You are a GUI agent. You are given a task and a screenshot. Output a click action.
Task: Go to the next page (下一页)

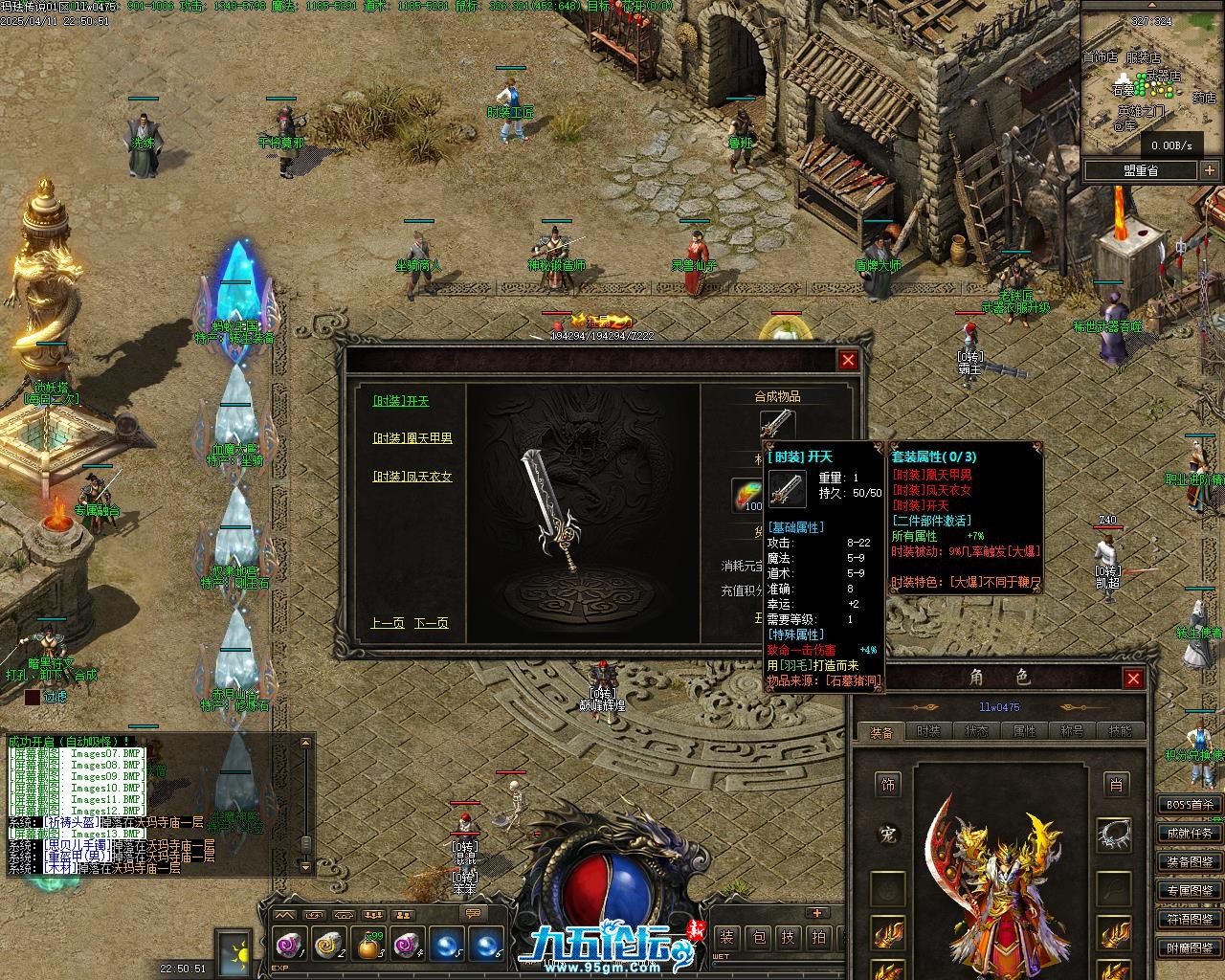click(431, 623)
